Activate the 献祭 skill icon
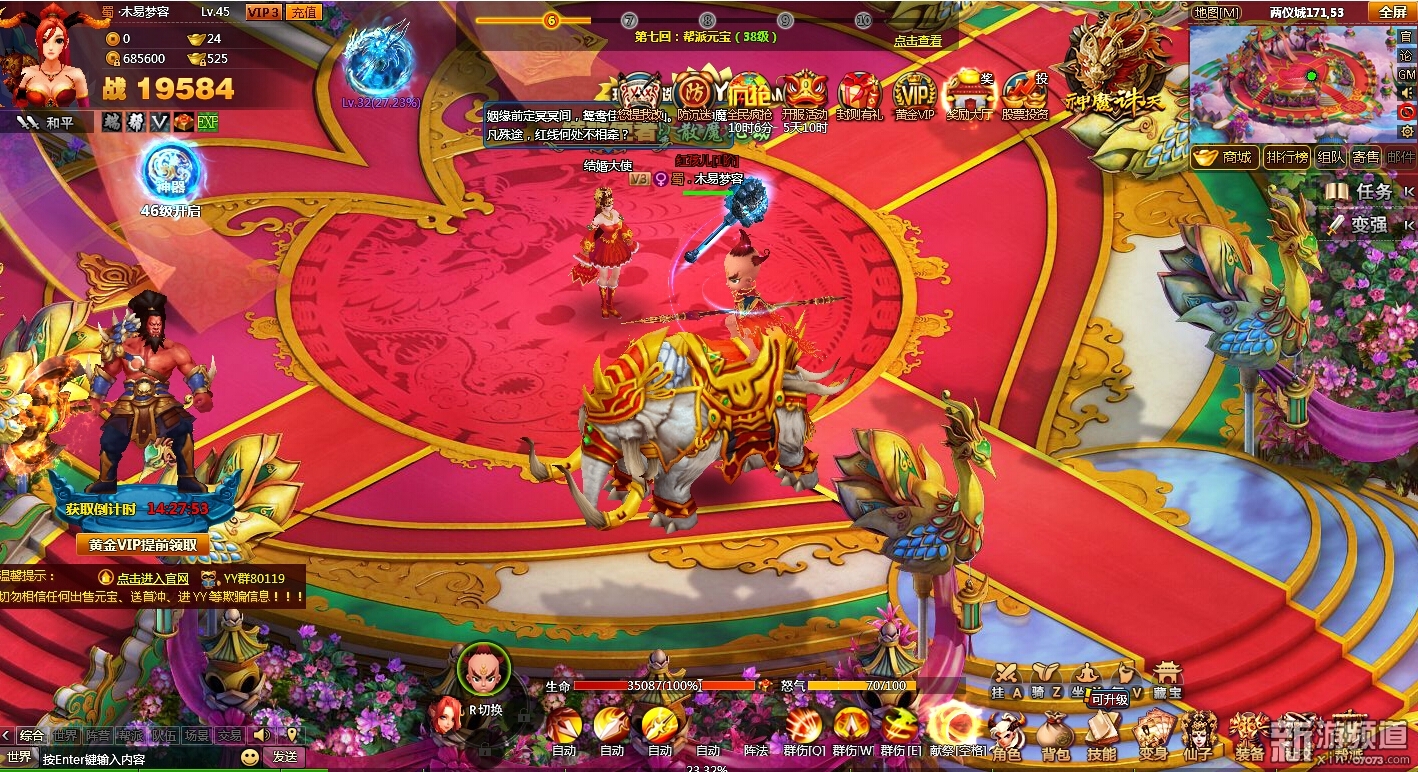Image resolution: width=1418 pixels, height=772 pixels. click(954, 728)
